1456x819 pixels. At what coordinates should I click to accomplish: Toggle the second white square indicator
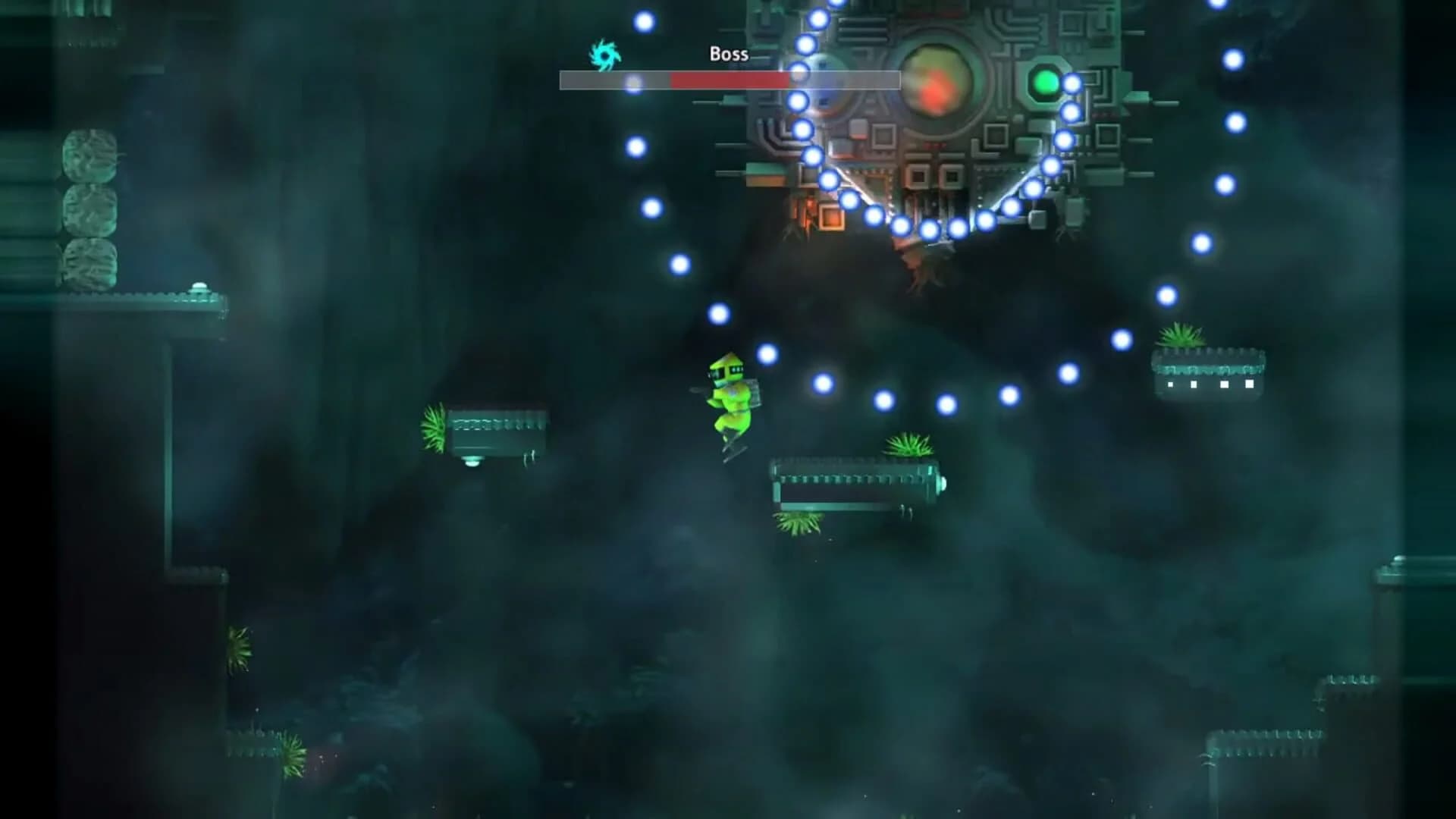point(1194,385)
